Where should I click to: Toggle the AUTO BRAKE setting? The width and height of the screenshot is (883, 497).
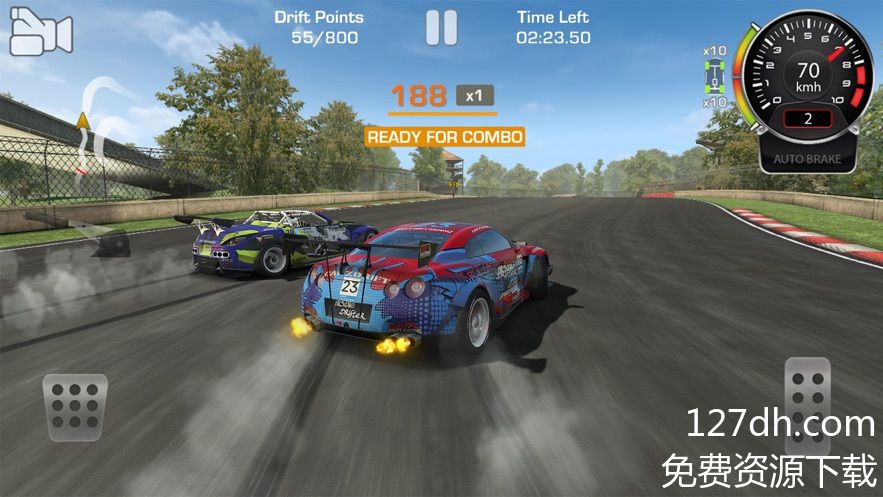click(x=807, y=158)
